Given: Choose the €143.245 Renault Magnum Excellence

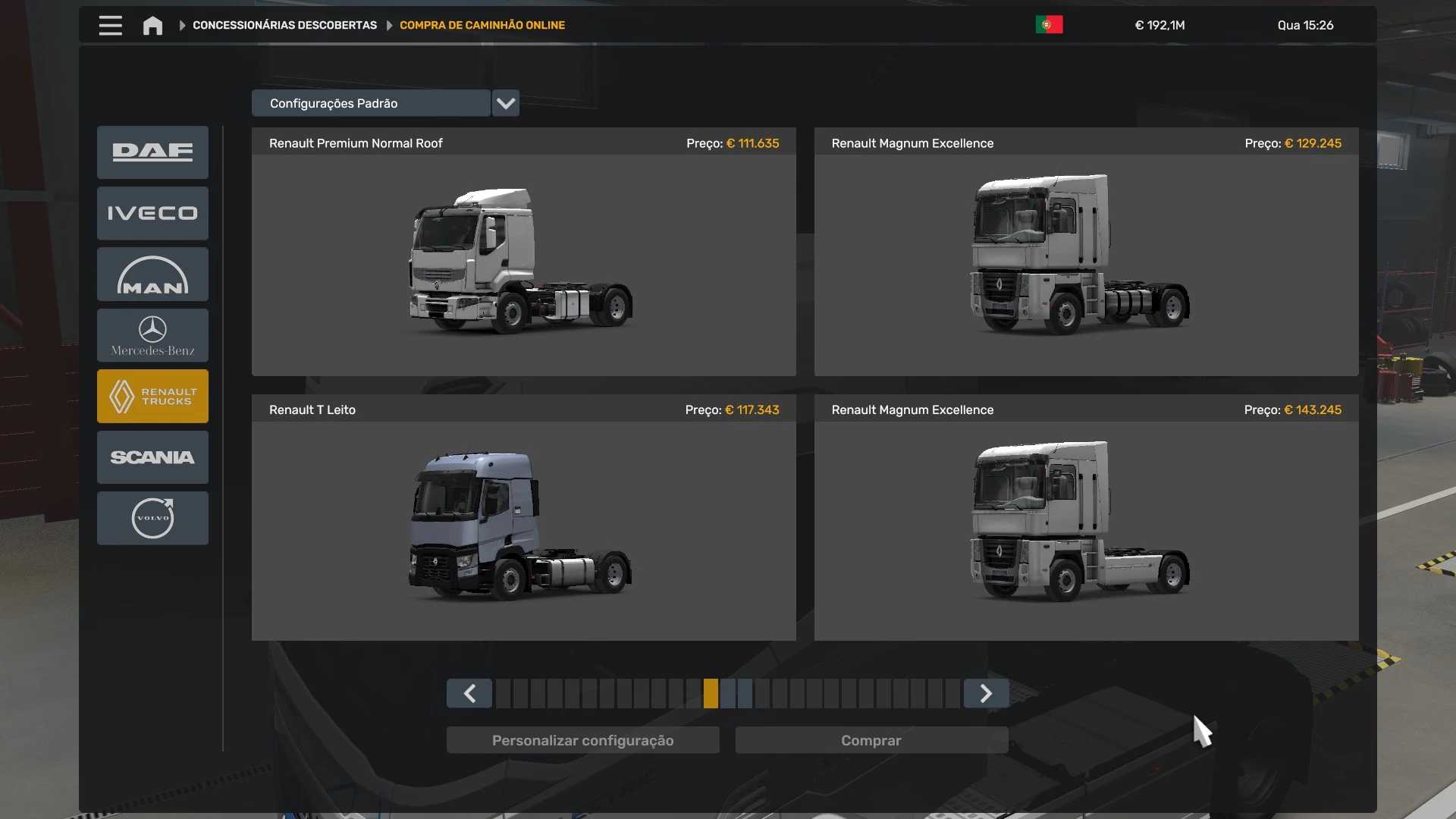Looking at the screenshot, I should click(1086, 523).
